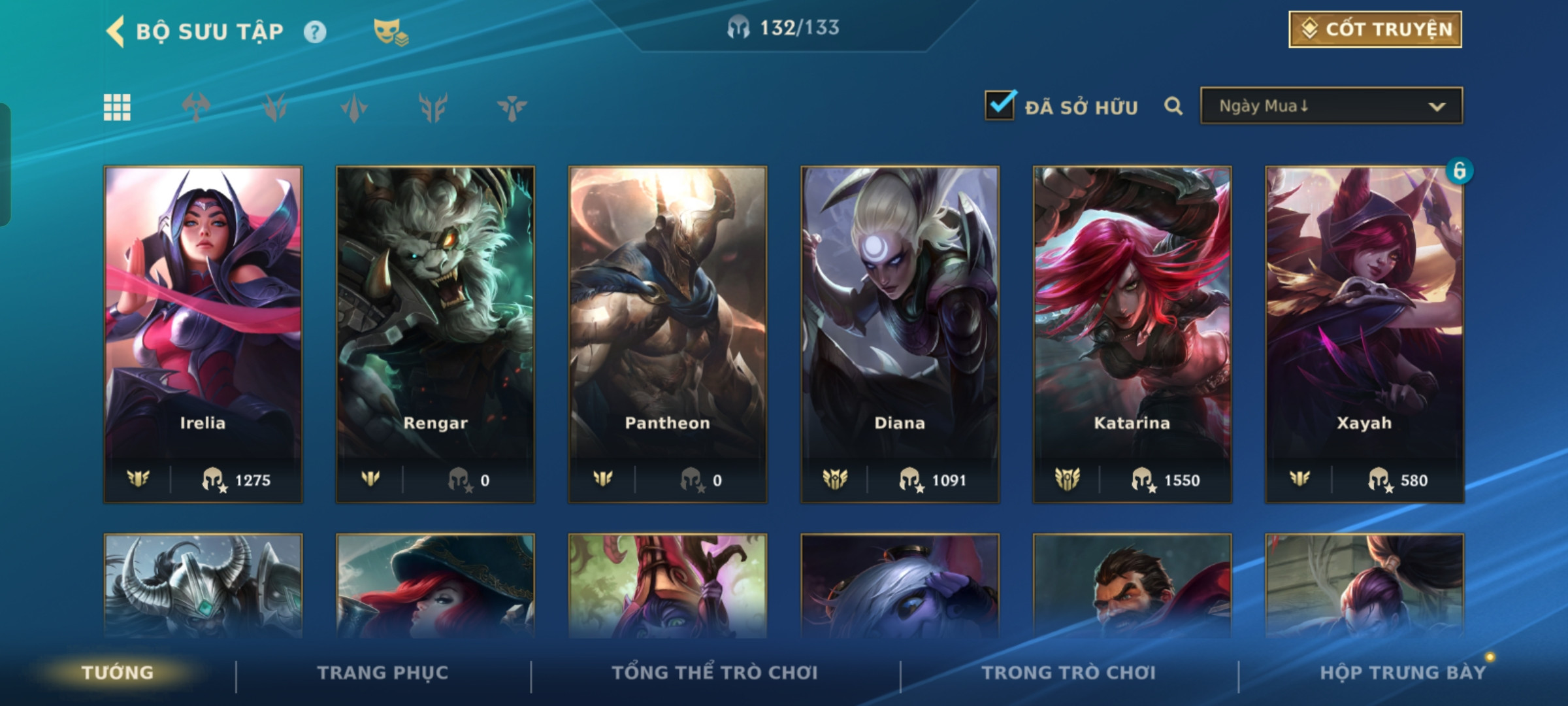View the Katarina champion card
The width and height of the screenshot is (1568, 706).
1132,333
